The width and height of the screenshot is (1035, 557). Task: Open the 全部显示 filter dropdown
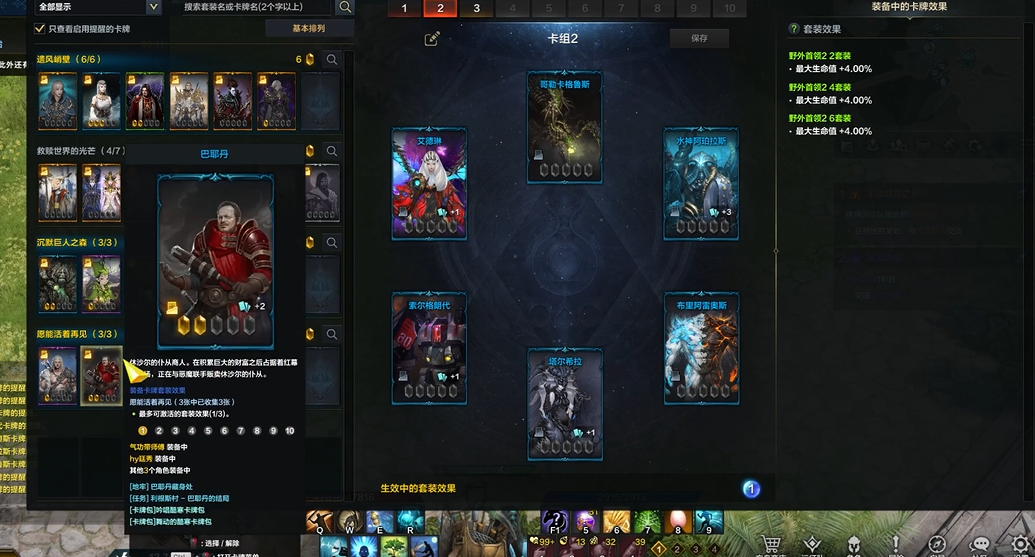click(98, 7)
